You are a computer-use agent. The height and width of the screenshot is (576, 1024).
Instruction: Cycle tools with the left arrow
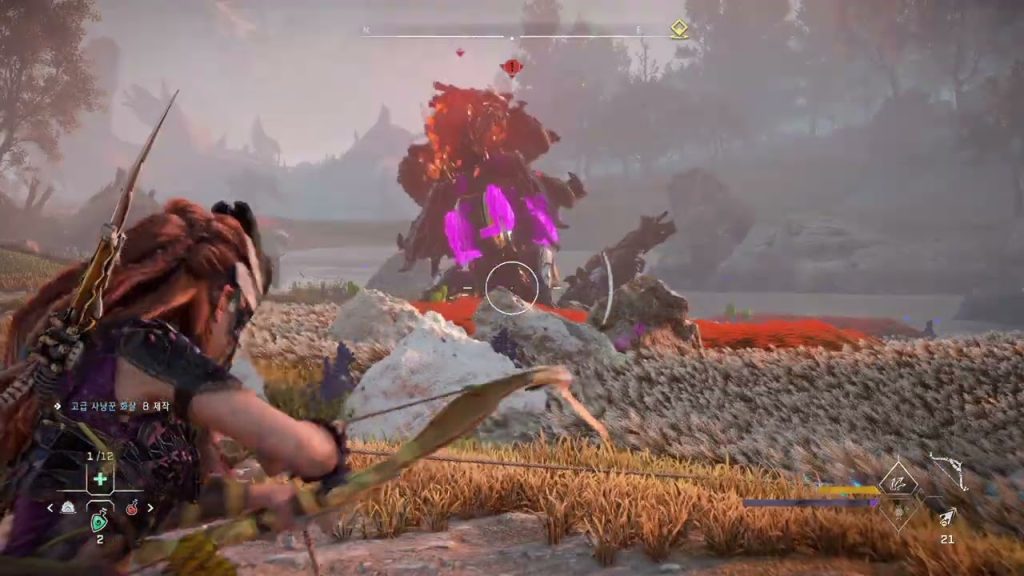[50, 508]
